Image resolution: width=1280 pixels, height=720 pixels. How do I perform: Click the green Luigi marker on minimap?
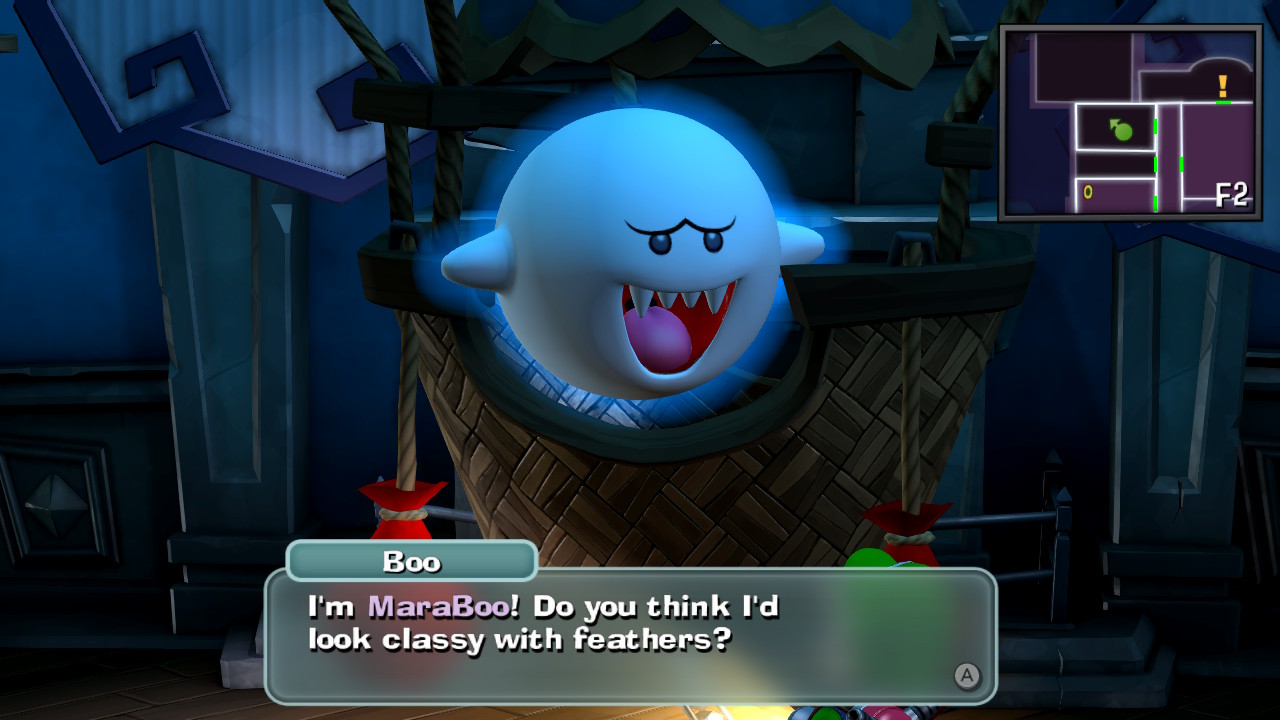[1122, 130]
